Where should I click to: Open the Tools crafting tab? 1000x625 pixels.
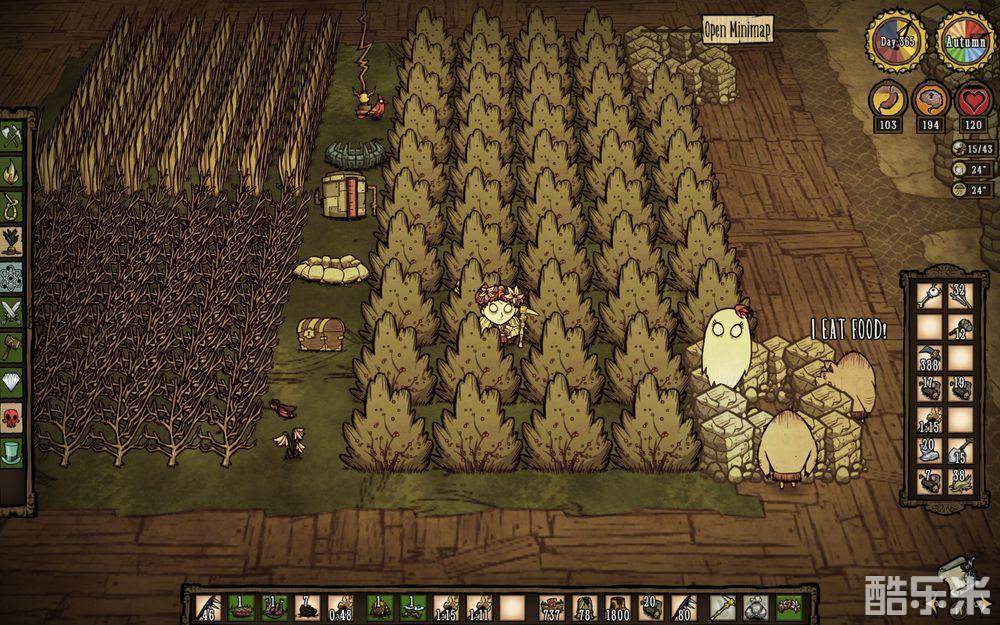pos(12,134)
